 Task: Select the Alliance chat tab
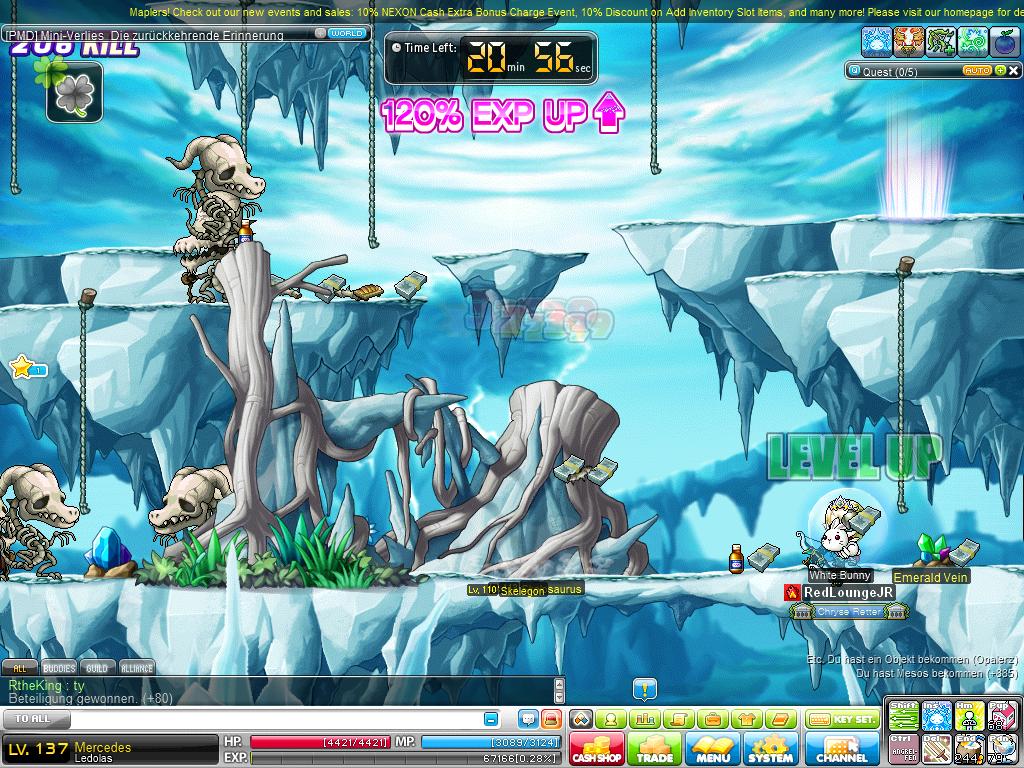click(137, 667)
